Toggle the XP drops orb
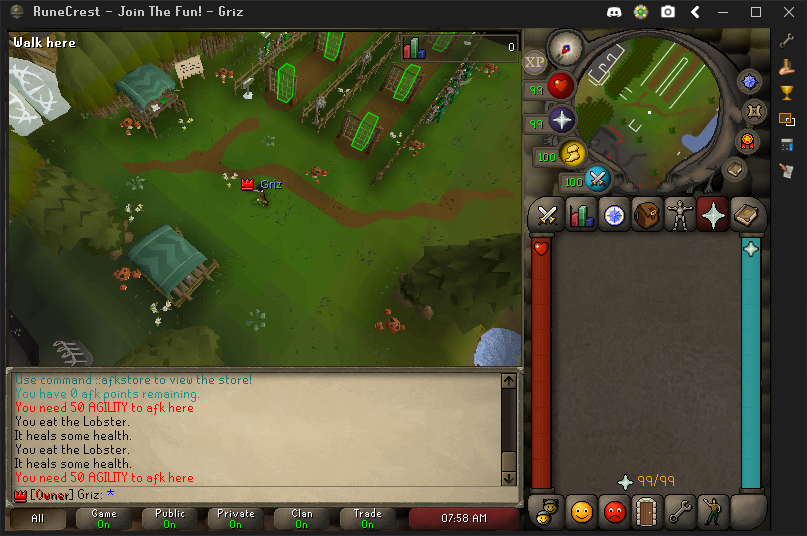This screenshot has height=536, width=807. [535, 62]
